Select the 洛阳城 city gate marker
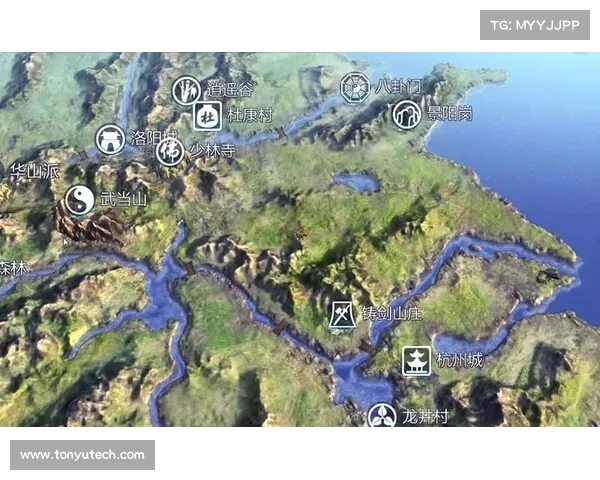 coord(111,139)
